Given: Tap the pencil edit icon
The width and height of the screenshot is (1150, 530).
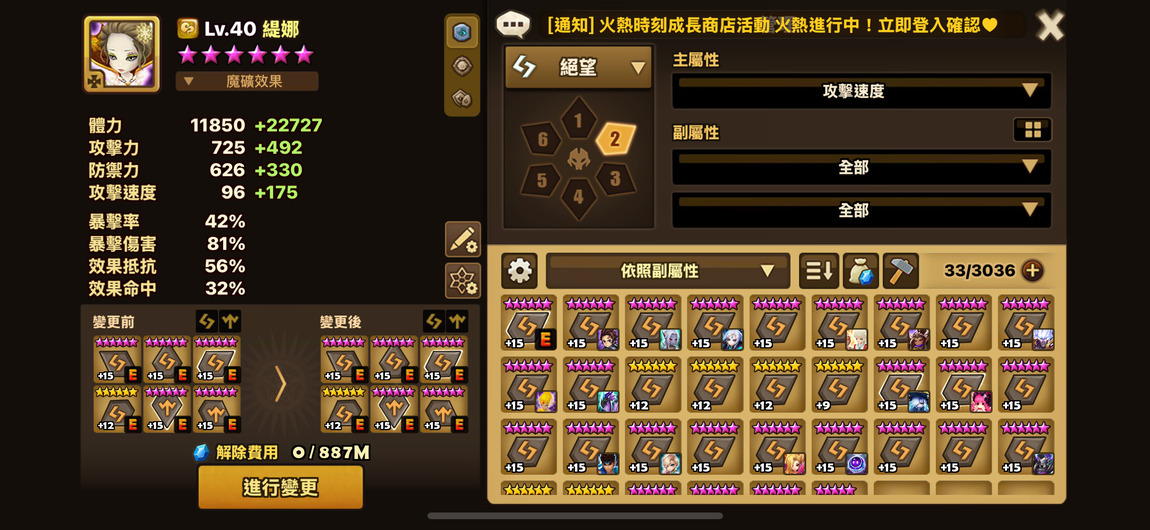Looking at the screenshot, I should coord(462,239).
